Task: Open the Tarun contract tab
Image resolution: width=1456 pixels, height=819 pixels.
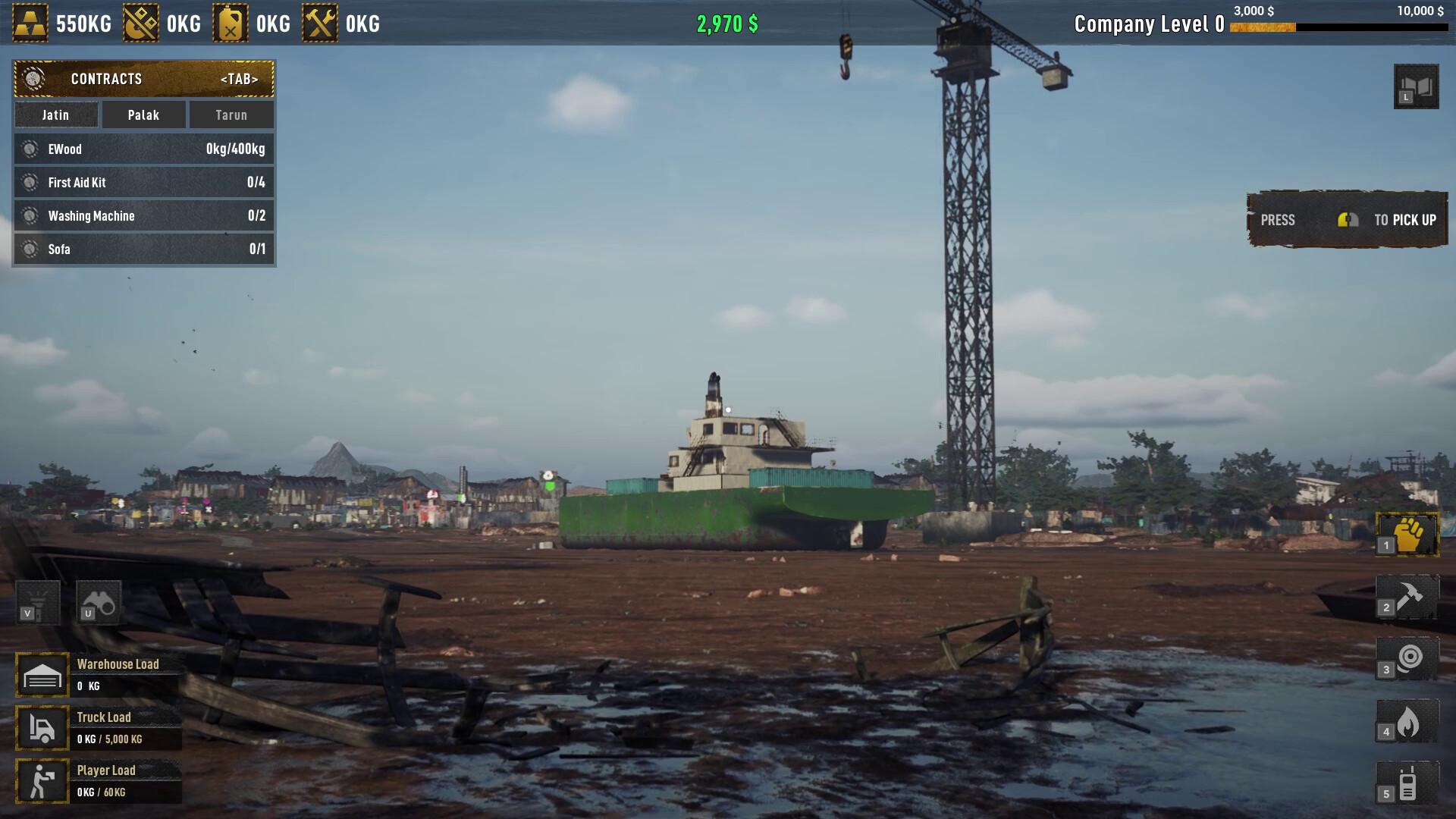Action: click(x=231, y=115)
